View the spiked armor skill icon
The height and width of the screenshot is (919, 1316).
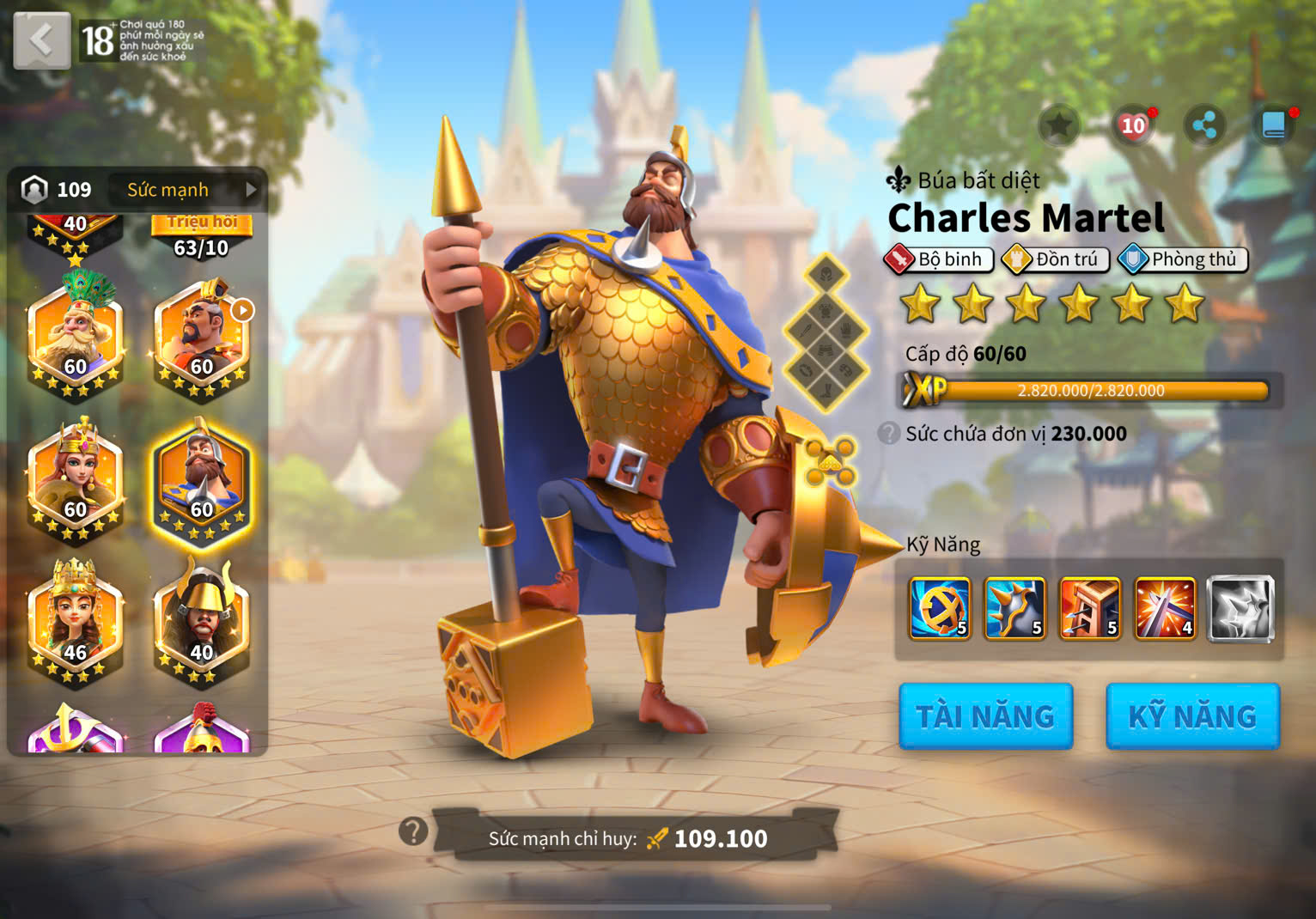click(x=1014, y=609)
